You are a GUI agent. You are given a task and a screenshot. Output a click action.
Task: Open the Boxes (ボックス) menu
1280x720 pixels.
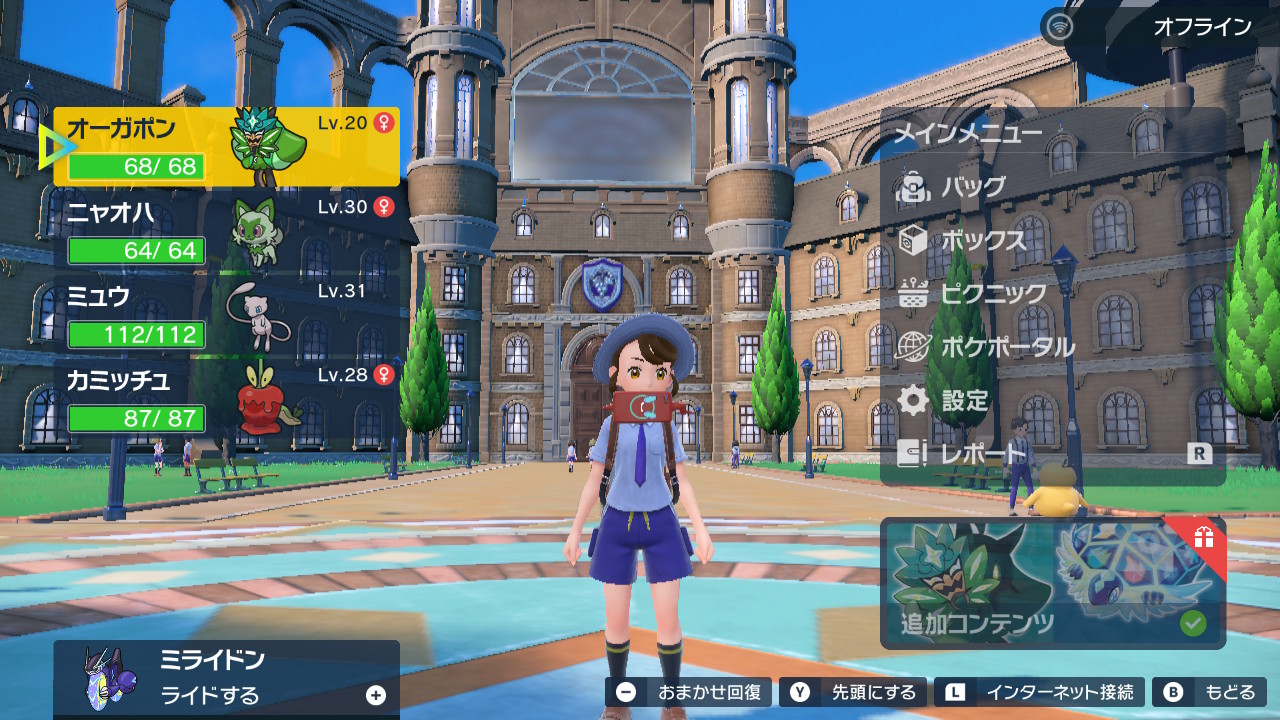click(983, 241)
